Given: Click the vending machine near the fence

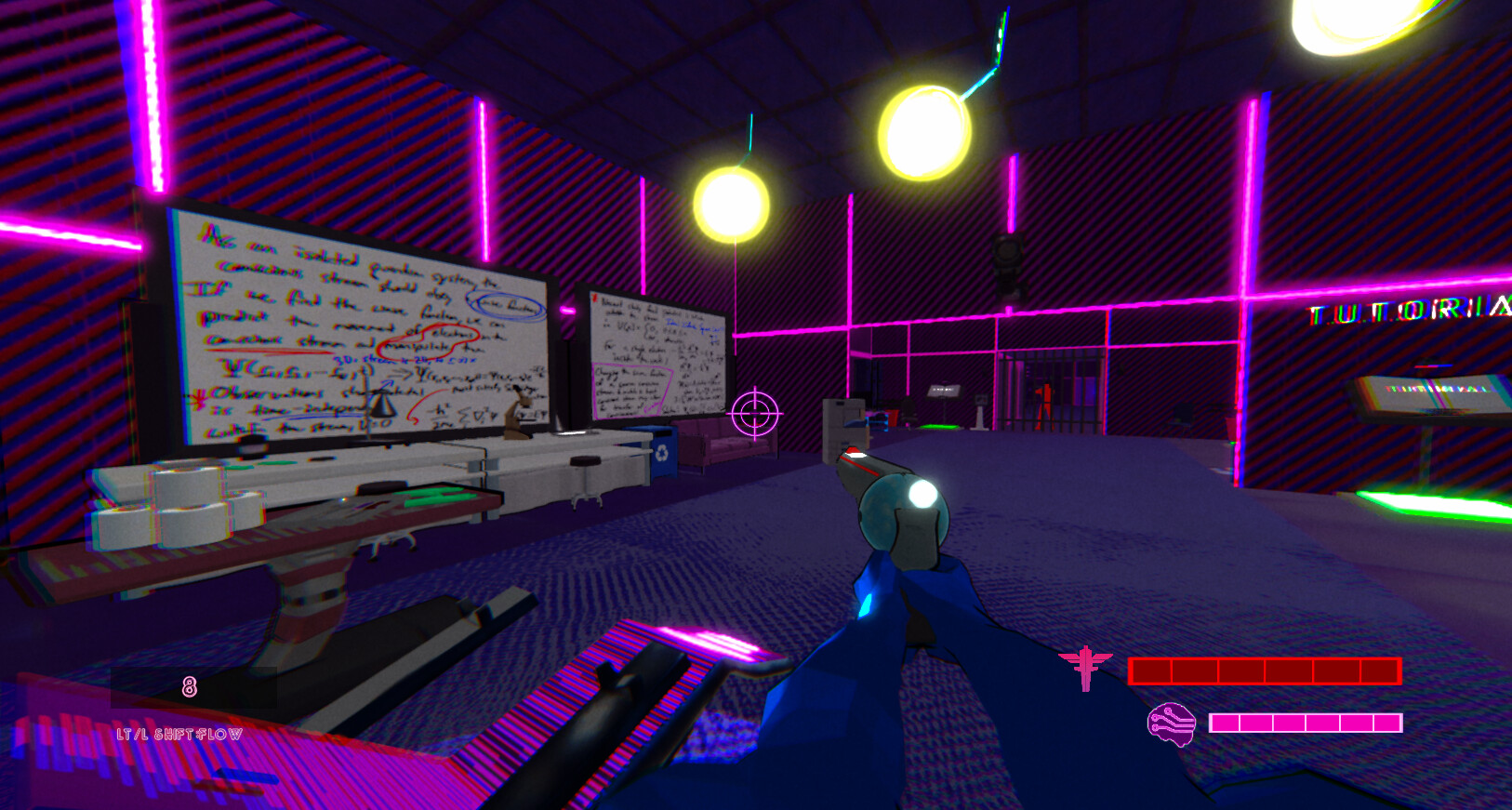Looking at the screenshot, I should coord(844,422).
